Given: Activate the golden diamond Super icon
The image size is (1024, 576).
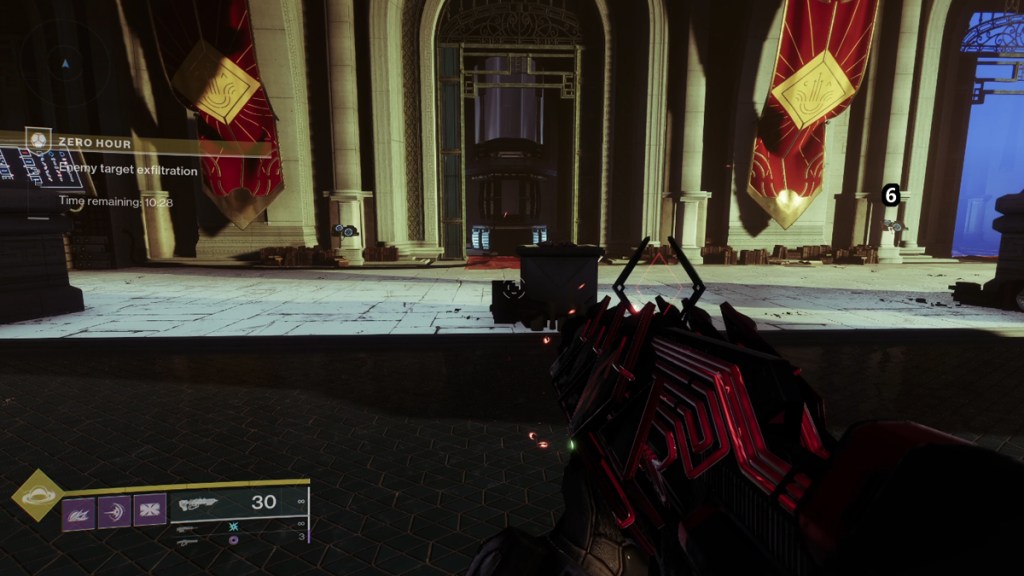Looking at the screenshot, I should (x=37, y=495).
